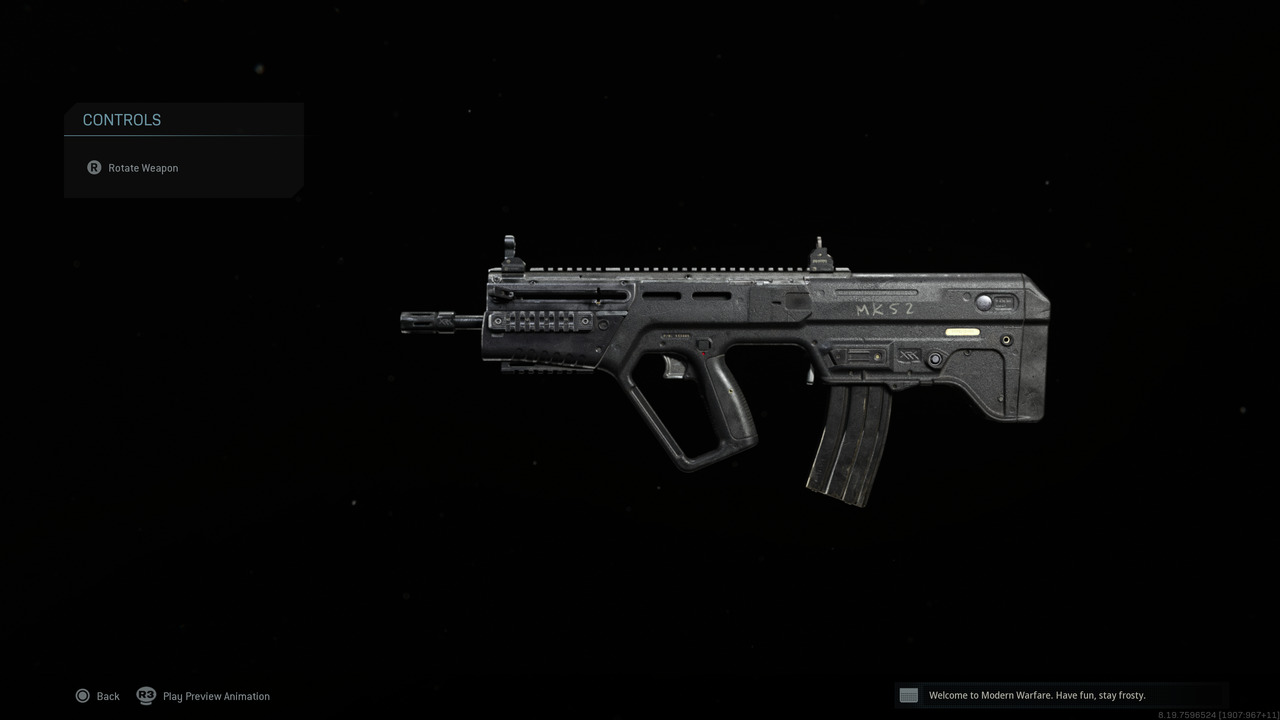The height and width of the screenshot is (720, 1280).
Task: Click the keyboard icon in the notification bar
Action: click(908, 694)
